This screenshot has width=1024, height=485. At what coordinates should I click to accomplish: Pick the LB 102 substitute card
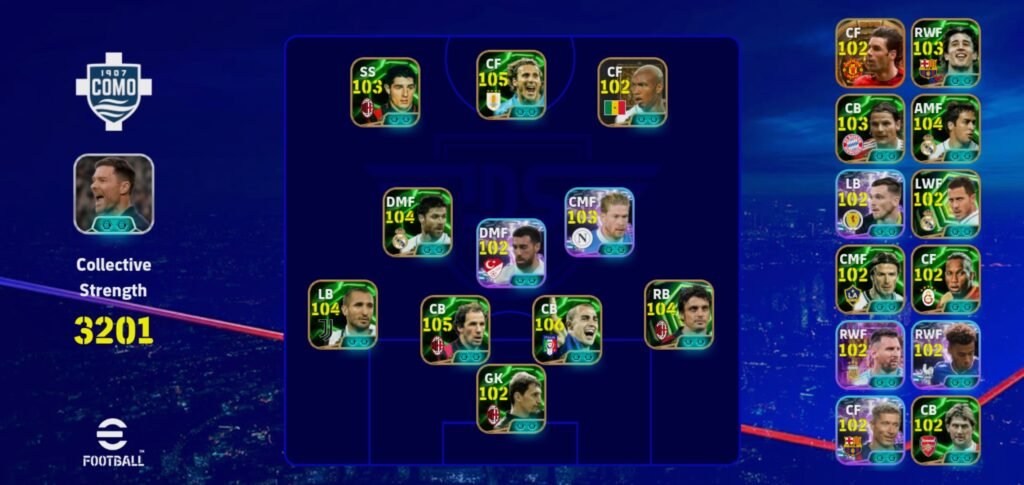click(x=870, y=204)
